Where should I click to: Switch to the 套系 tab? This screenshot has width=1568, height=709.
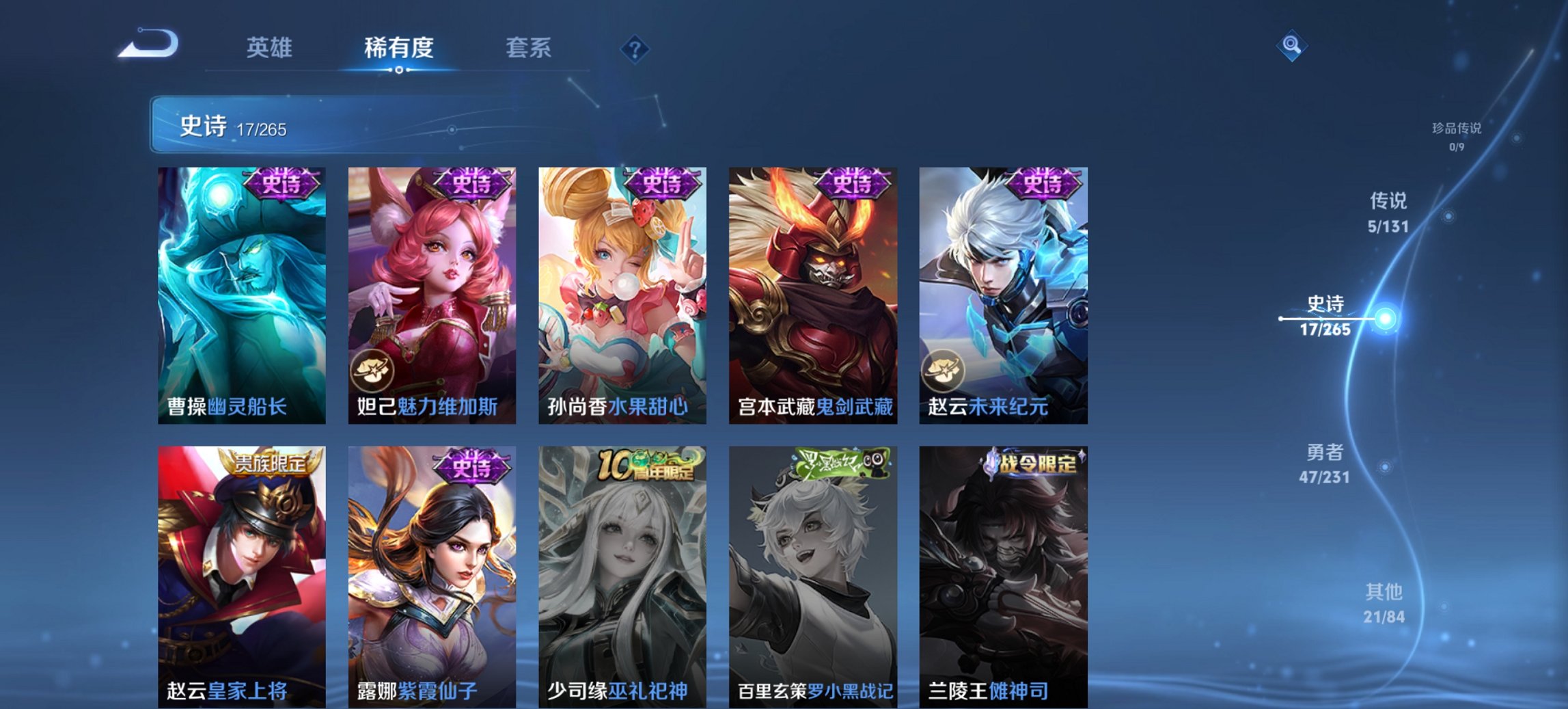click(x=529, y=49)
